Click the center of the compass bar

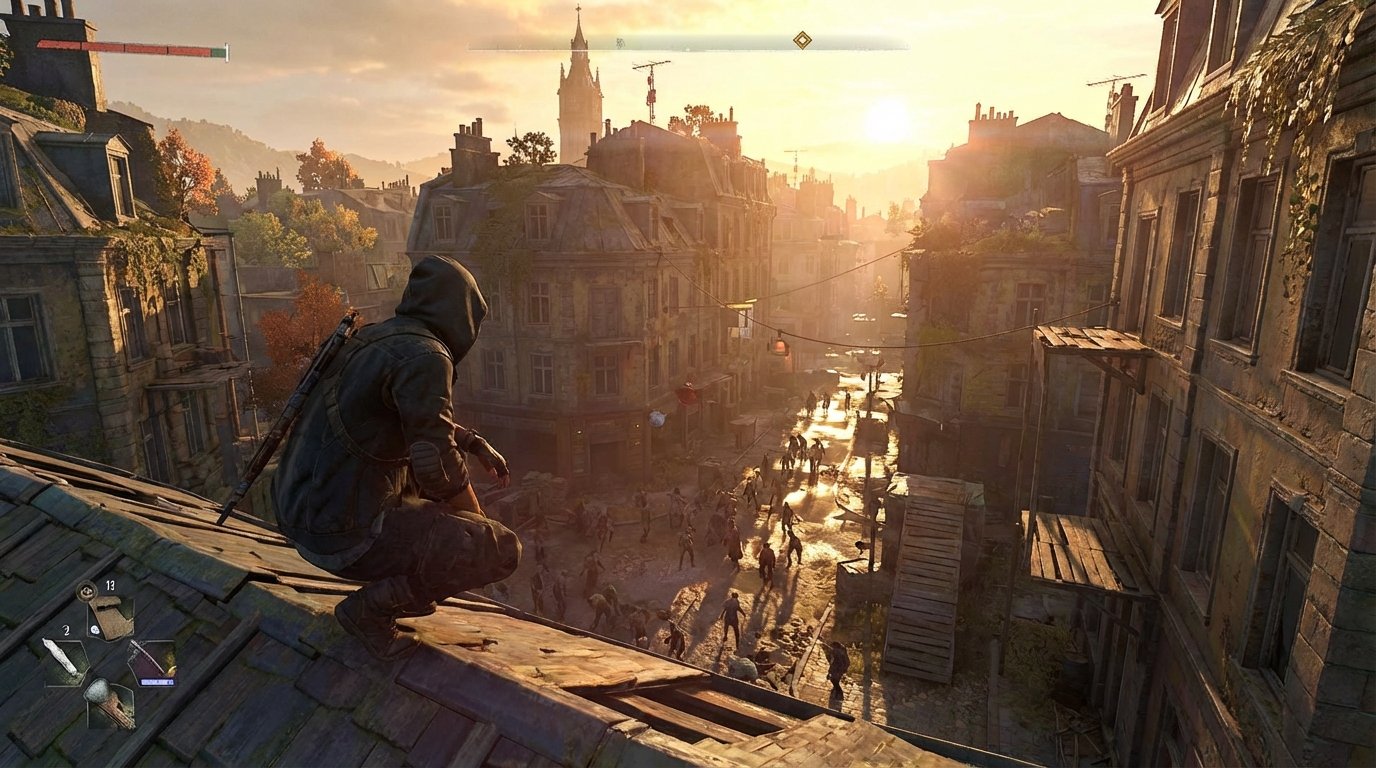pyautogui.click(x=688, y=42)
